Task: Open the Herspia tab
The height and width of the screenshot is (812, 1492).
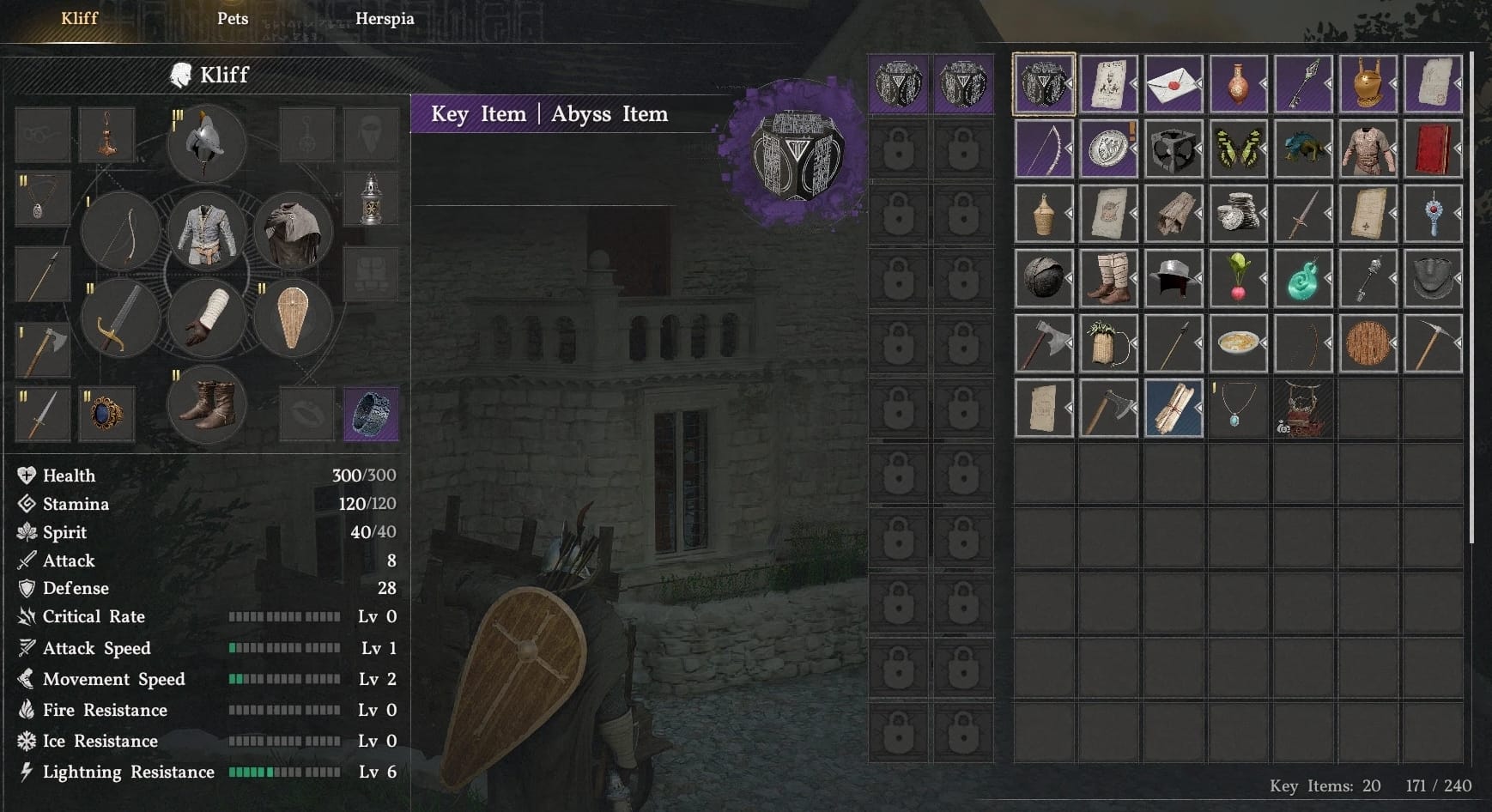Action: click(x=385, y=18)
